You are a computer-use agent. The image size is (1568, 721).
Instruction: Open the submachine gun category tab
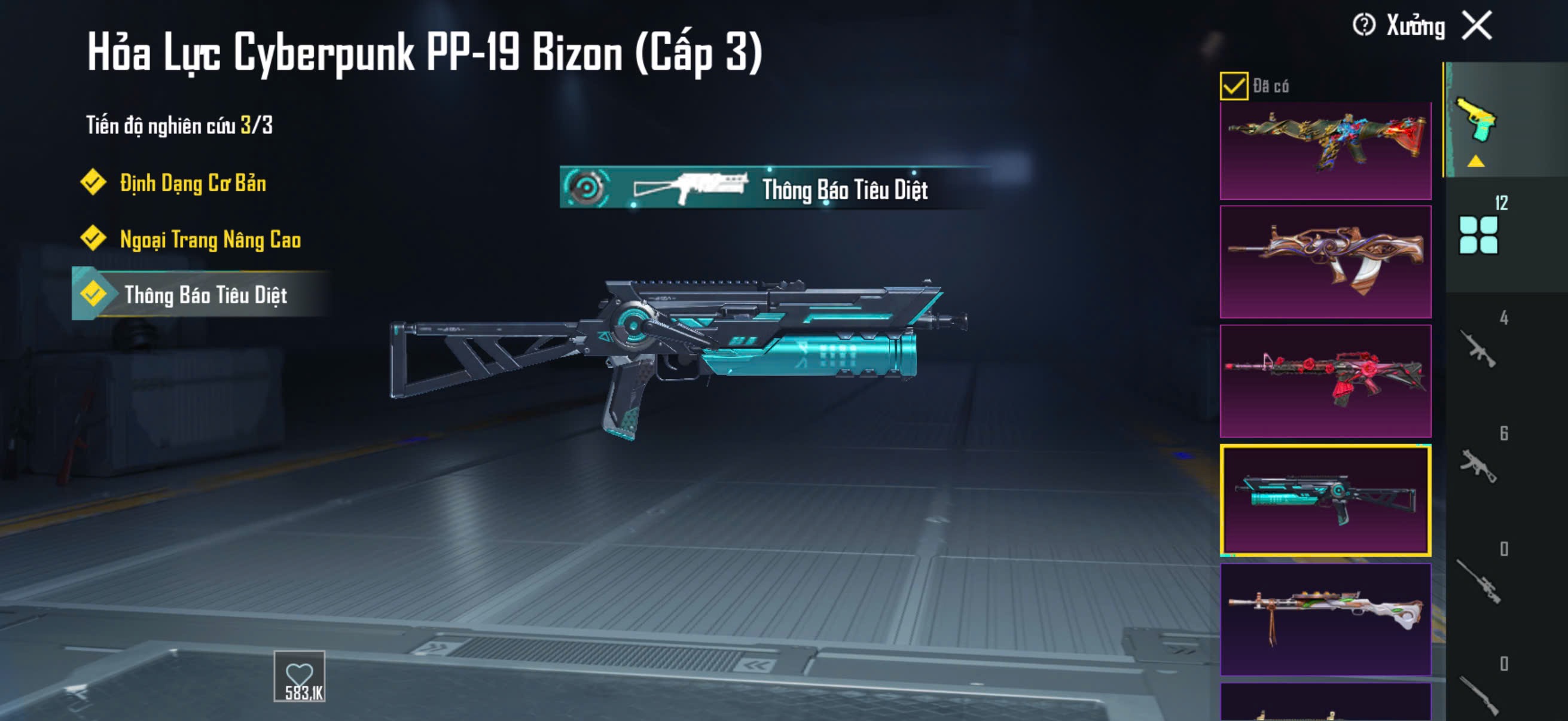pyautogui.click(x=1478, y=465)
